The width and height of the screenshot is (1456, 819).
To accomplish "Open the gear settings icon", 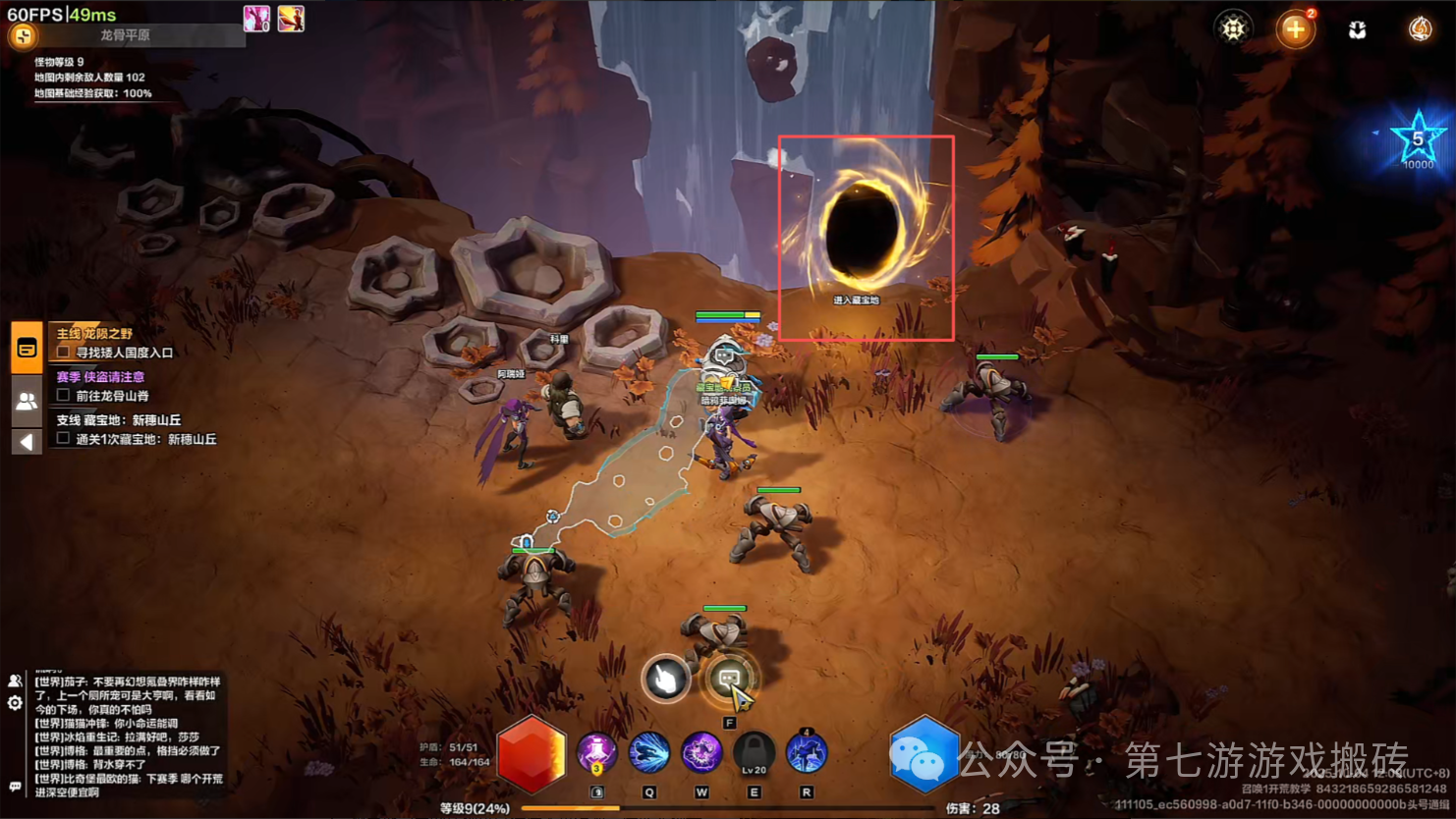I will coord(1233,28).
